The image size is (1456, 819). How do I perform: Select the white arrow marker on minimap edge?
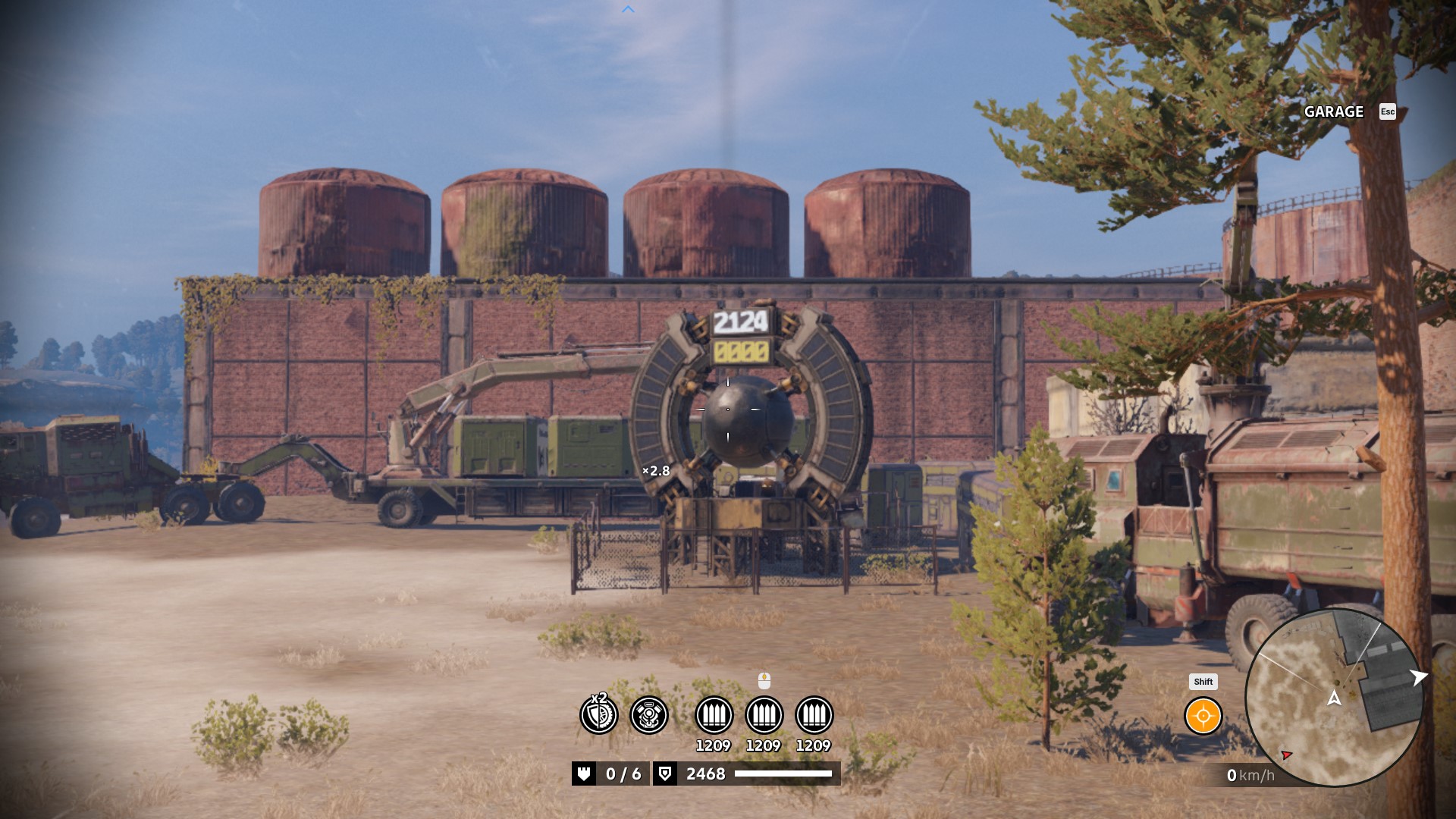(x=1417, y=677)
